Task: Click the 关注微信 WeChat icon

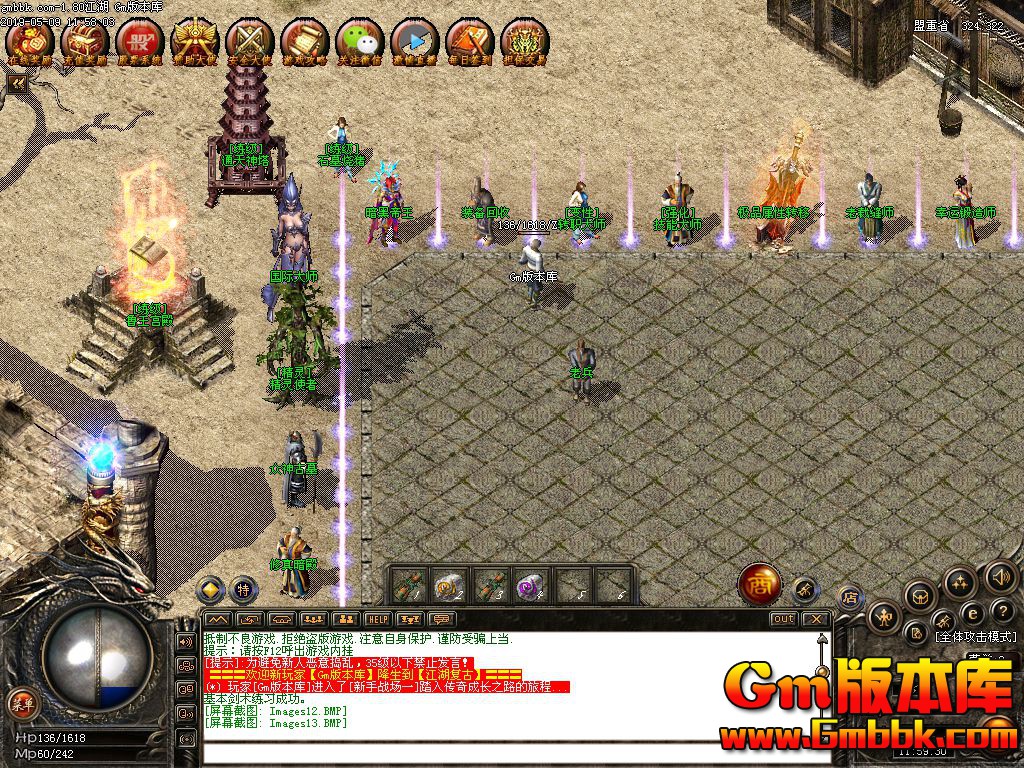Action: (359, 42)
